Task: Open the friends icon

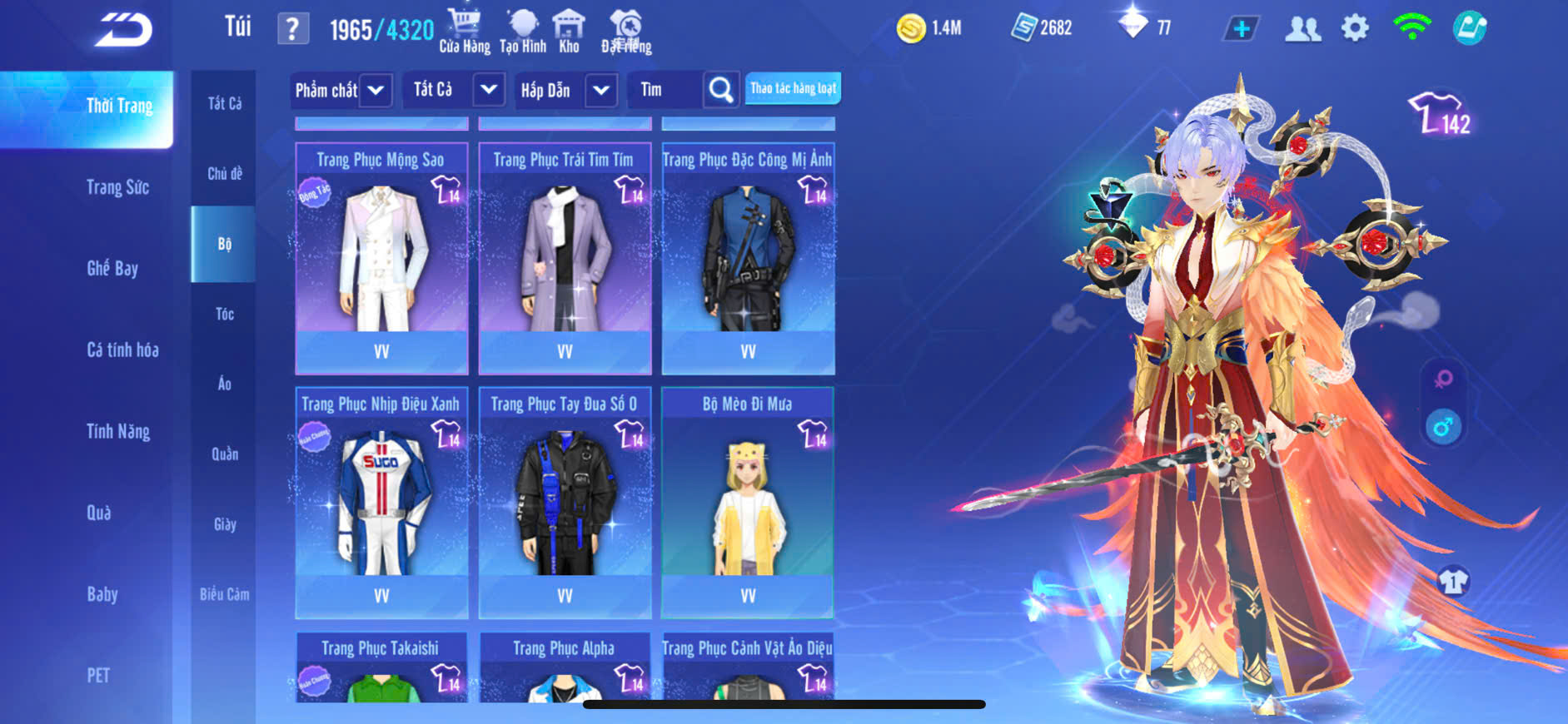Action: pos(1302,29)
